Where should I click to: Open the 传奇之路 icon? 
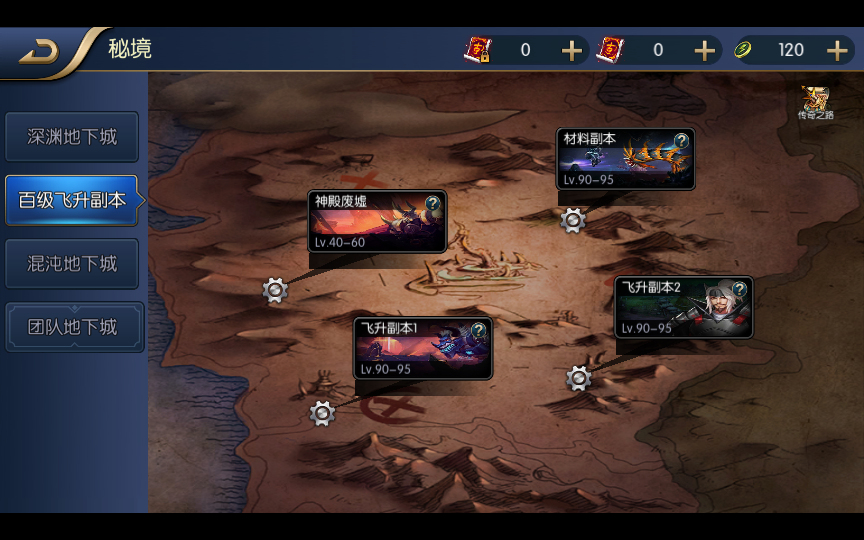tap(814, 102)
